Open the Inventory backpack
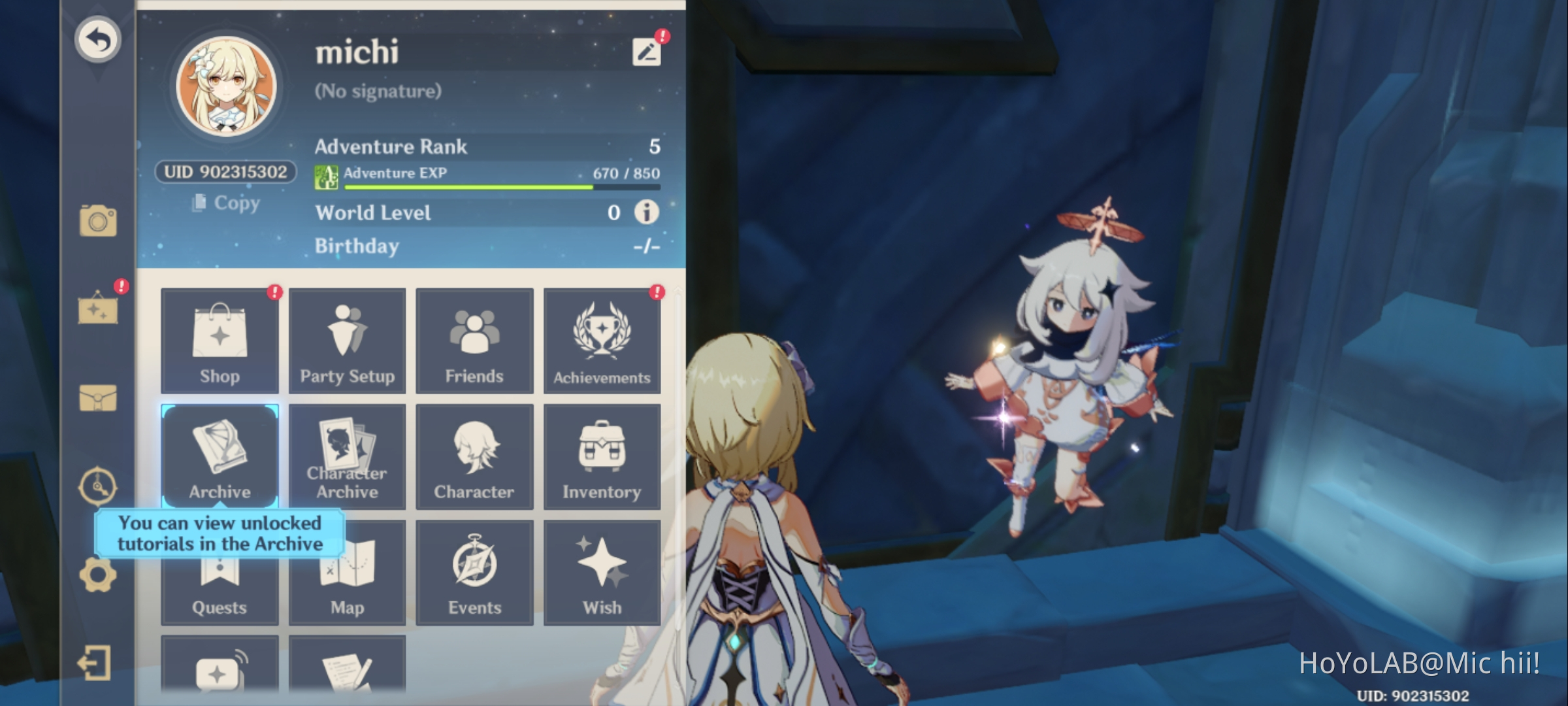This screenshot has height=706, width=1568. (x=601, y=456)
